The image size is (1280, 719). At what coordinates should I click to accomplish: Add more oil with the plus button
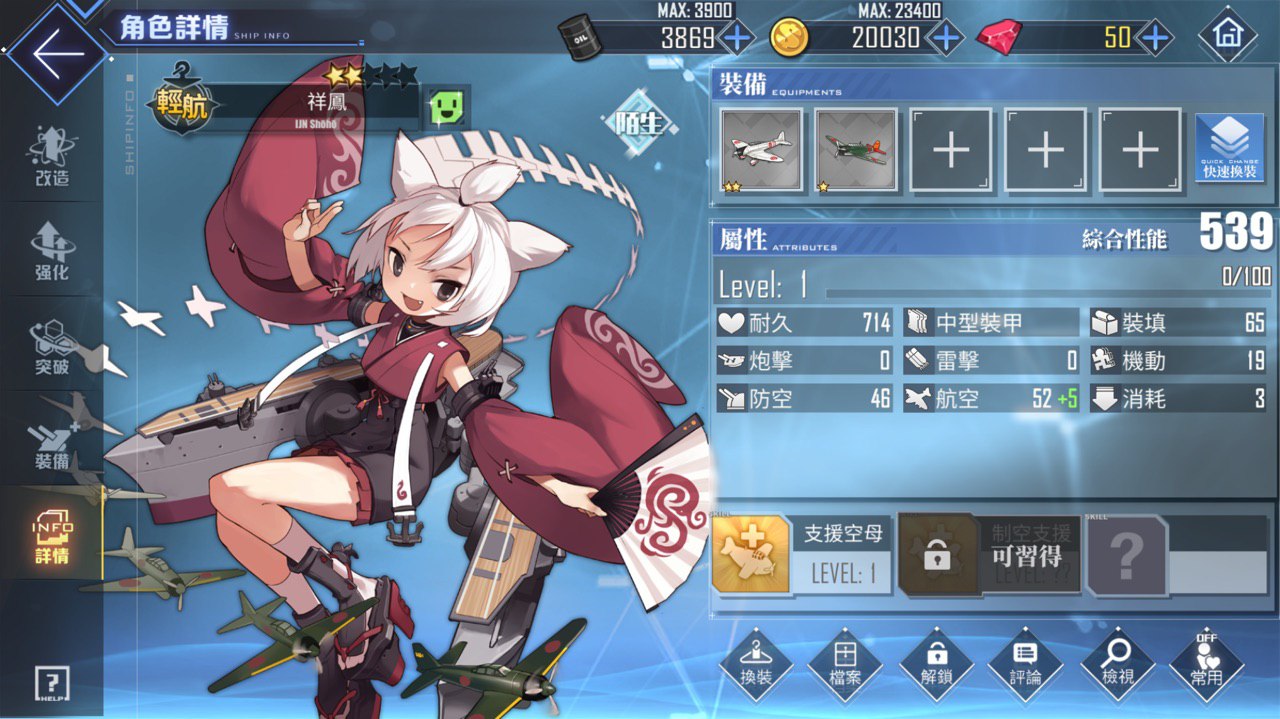tap(738, 38)
